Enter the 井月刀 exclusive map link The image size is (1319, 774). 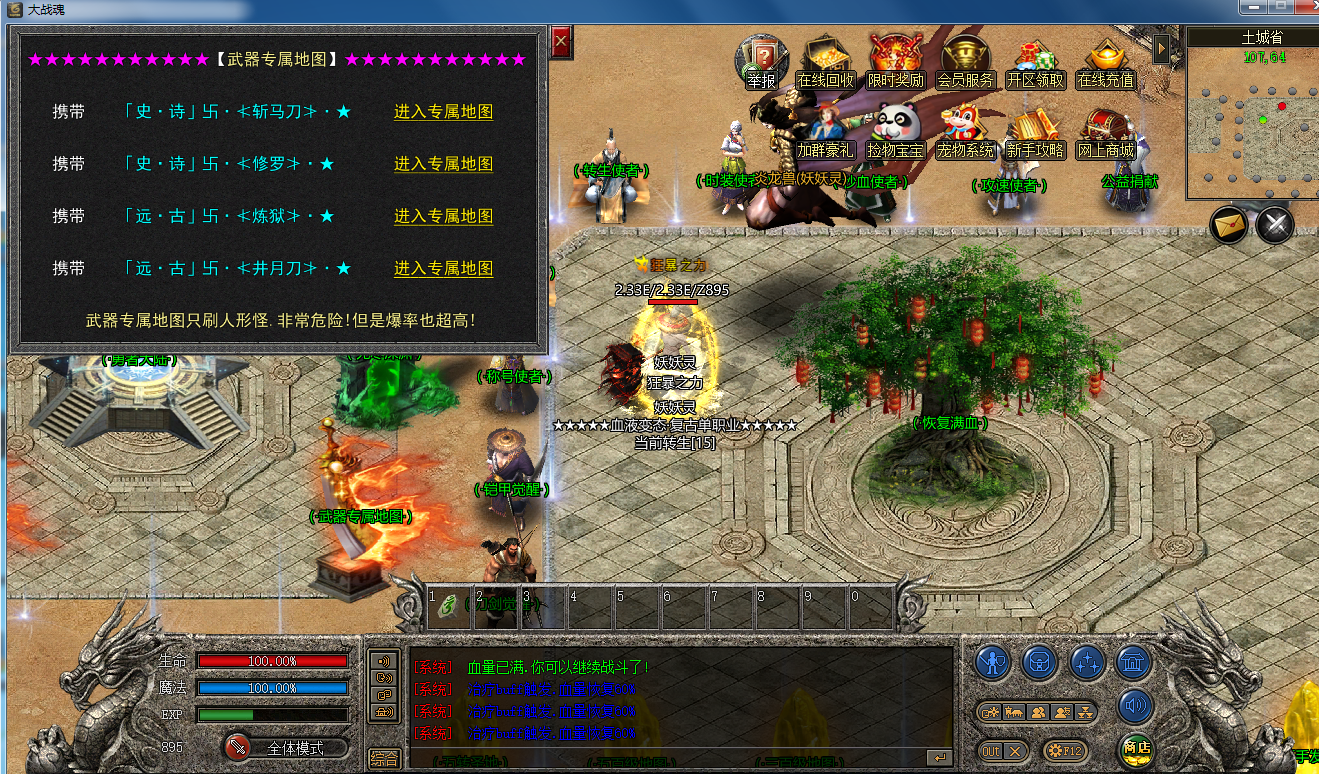[x=443, y=268]
